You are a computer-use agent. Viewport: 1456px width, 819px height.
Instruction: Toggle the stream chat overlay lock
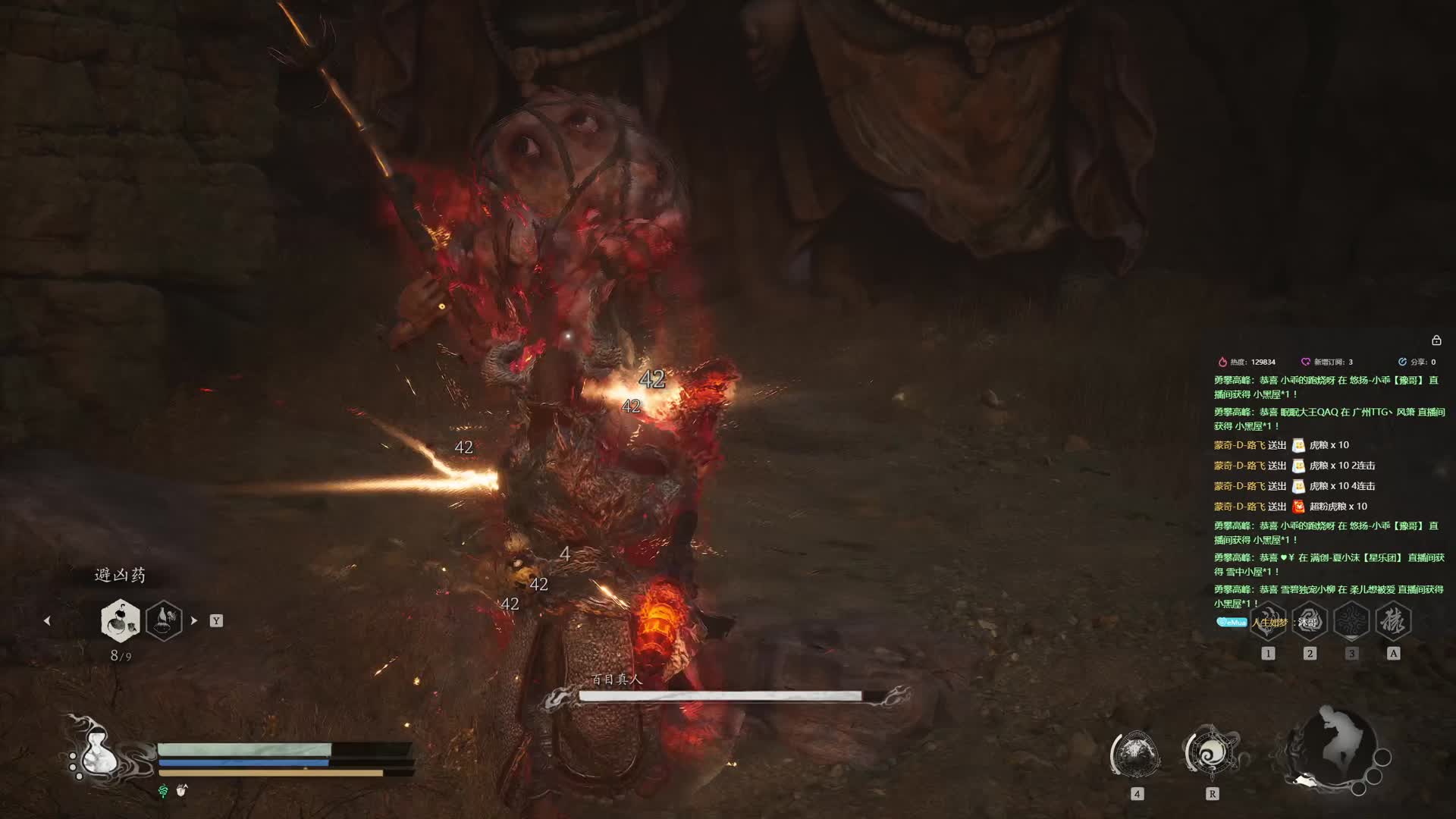(x=1436, y=340)
